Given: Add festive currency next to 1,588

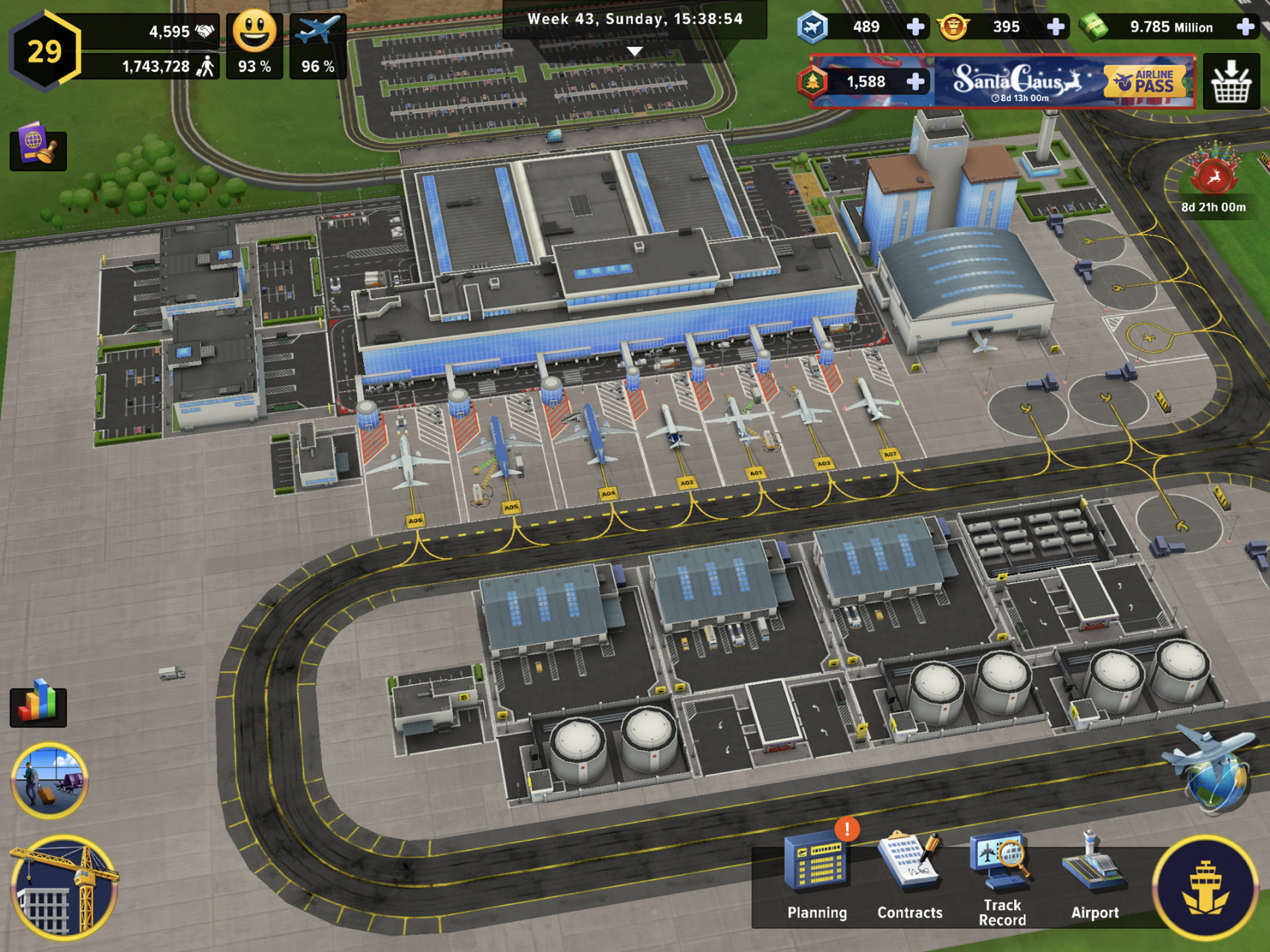Looking at the screenshot, I should click(917, 82).
